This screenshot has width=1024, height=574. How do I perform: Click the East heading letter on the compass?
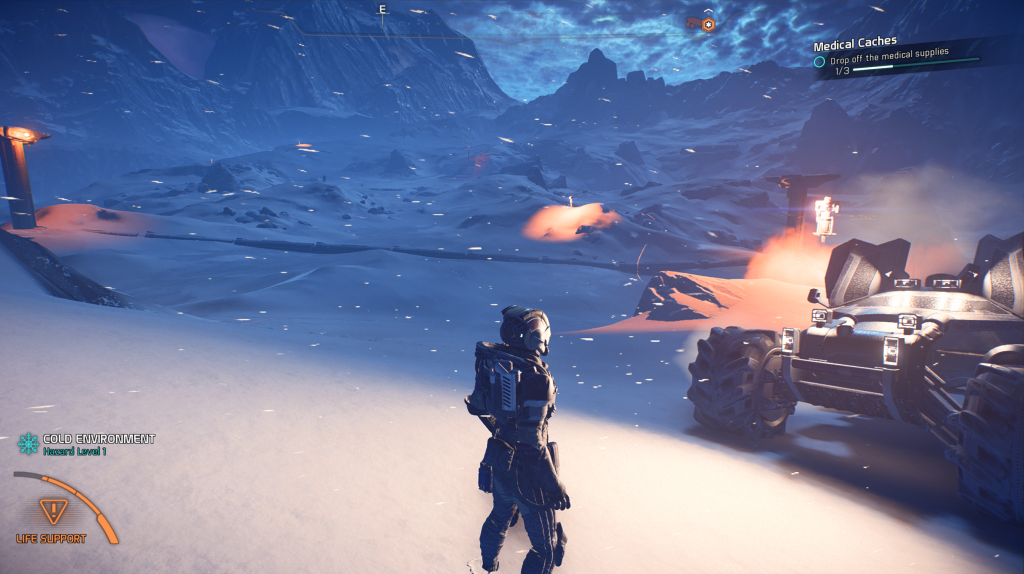[382, 10]
